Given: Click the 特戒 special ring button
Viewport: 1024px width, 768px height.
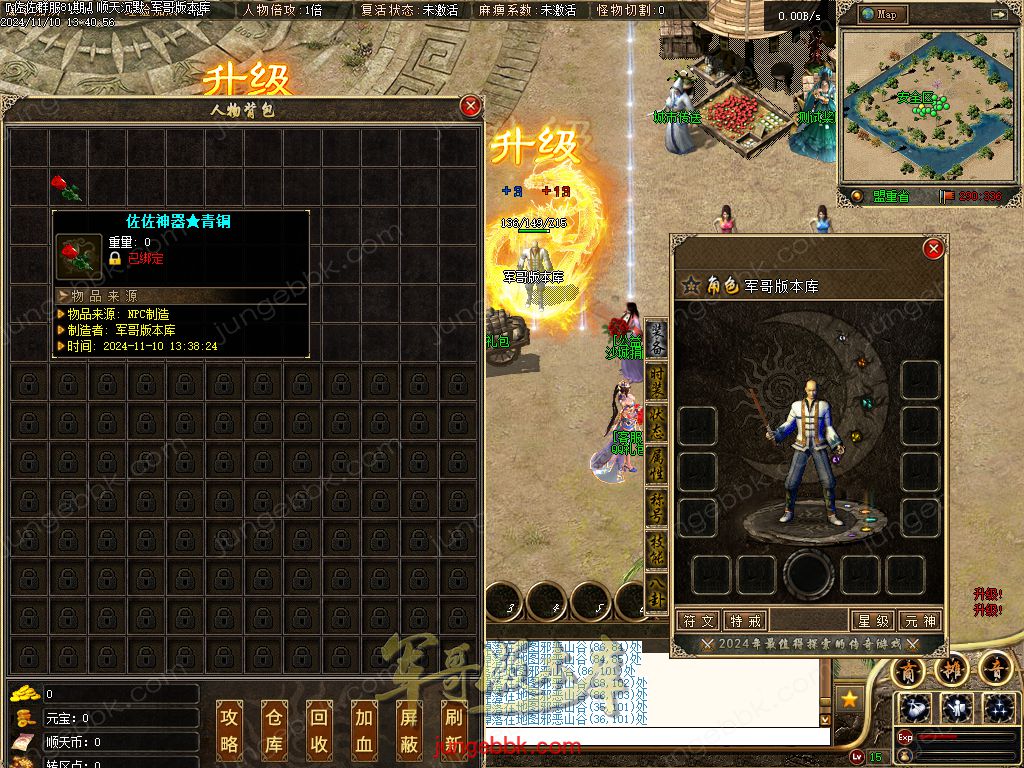Looking at the screenshot, I should pyautogui.click(x=745, y=621).
